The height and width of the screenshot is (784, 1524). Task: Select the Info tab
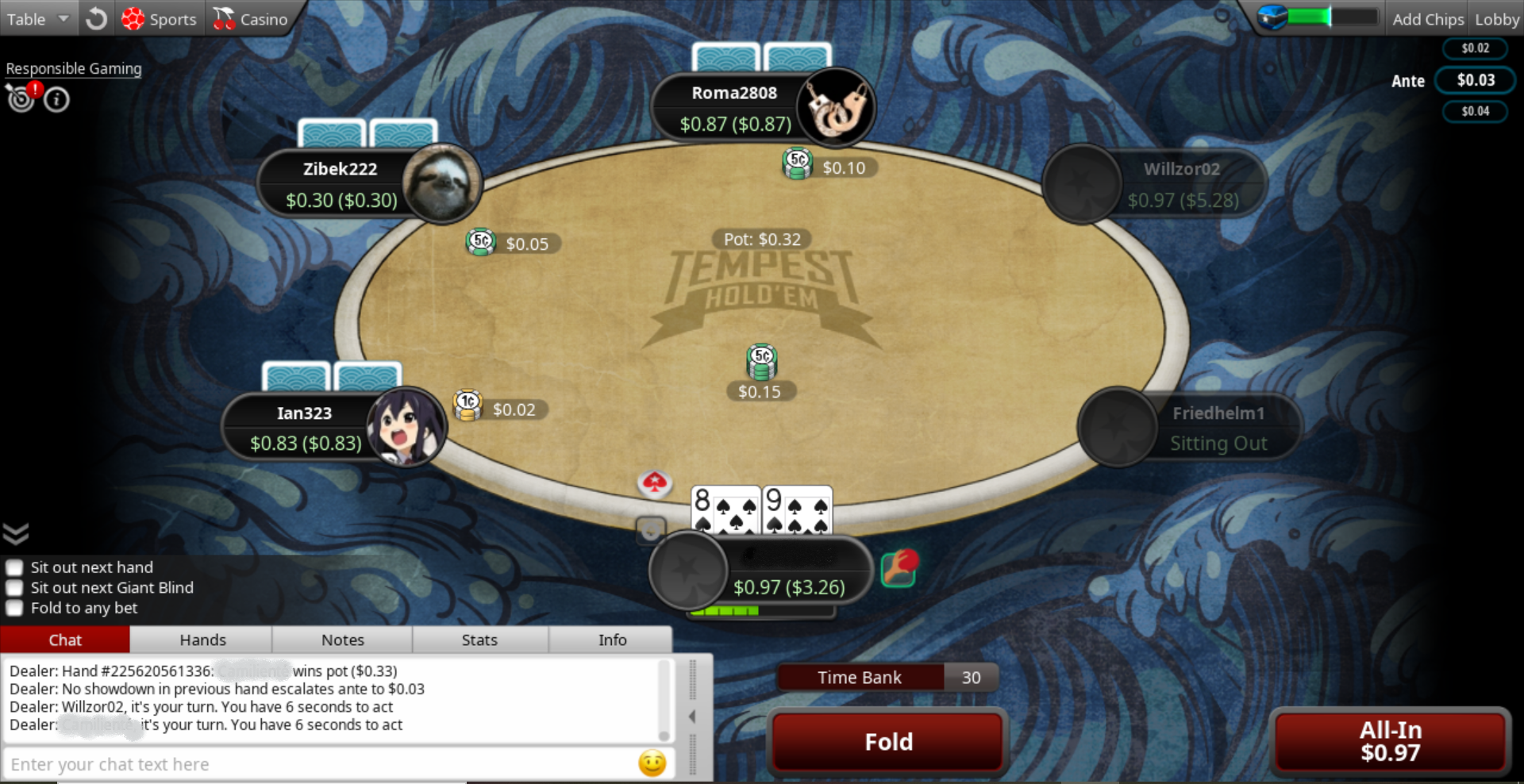612,640
